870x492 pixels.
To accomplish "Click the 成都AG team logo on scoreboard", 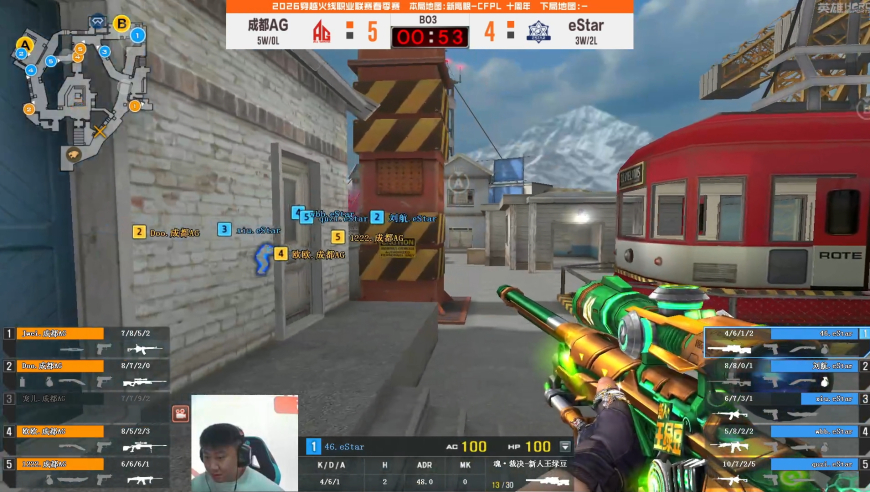I will pyautogui.click(x=322, y=31).
